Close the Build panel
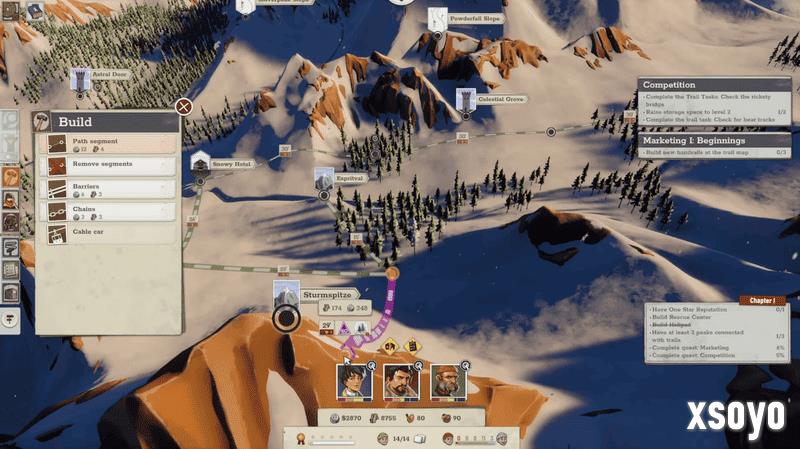The image size is (800, 449). pos(183,106)
